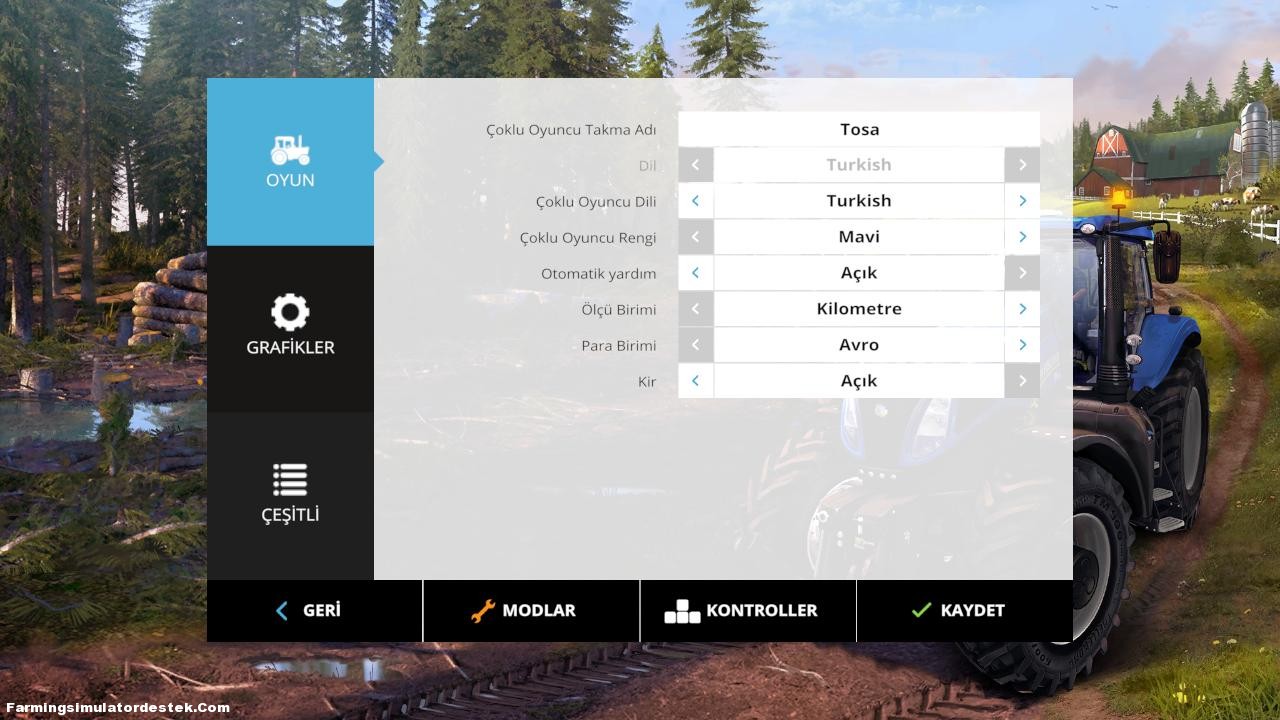Click the right chevron for Çoklu Oyuncu Dili
Viewport: 1280px width, 720px height.
pos(1022,200)
